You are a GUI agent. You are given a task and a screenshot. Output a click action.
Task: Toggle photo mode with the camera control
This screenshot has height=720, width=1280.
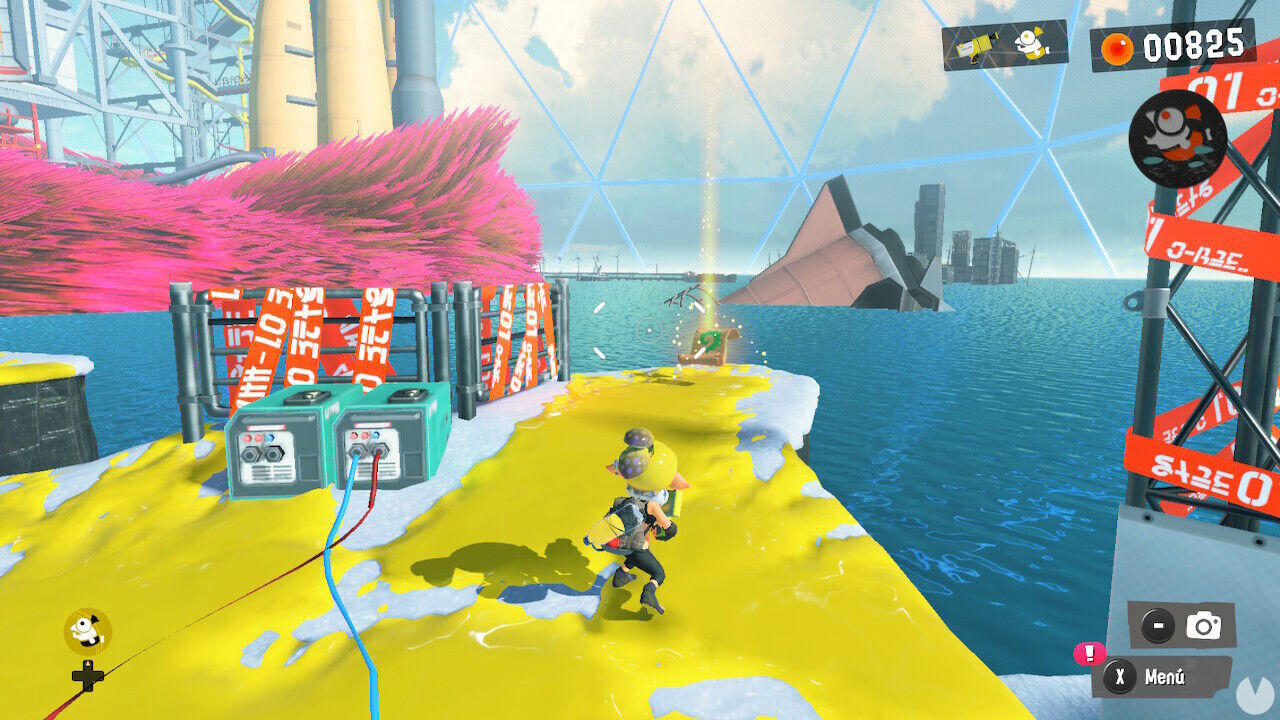pyautogui.click(x=1203, y=626)
